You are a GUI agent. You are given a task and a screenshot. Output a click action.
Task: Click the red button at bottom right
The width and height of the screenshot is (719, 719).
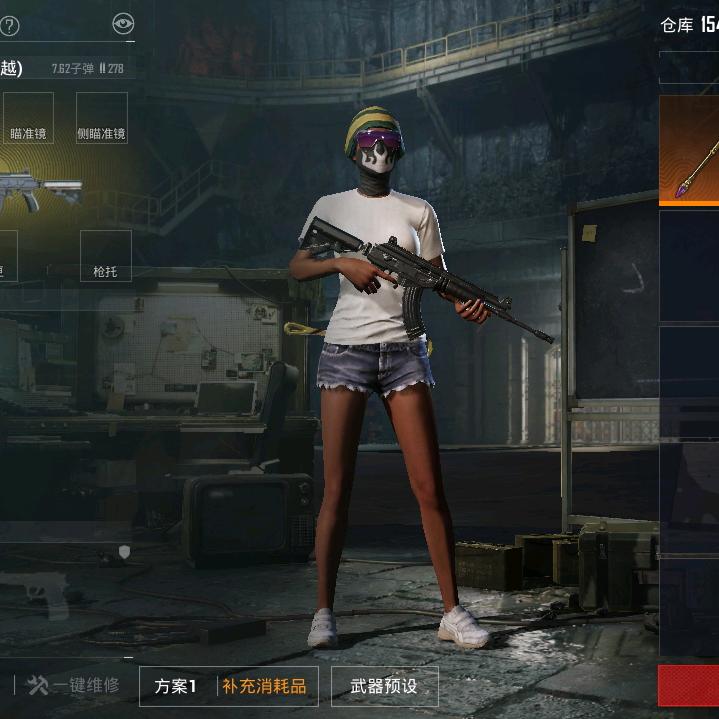pyautogui.click(x=690, y=686)
